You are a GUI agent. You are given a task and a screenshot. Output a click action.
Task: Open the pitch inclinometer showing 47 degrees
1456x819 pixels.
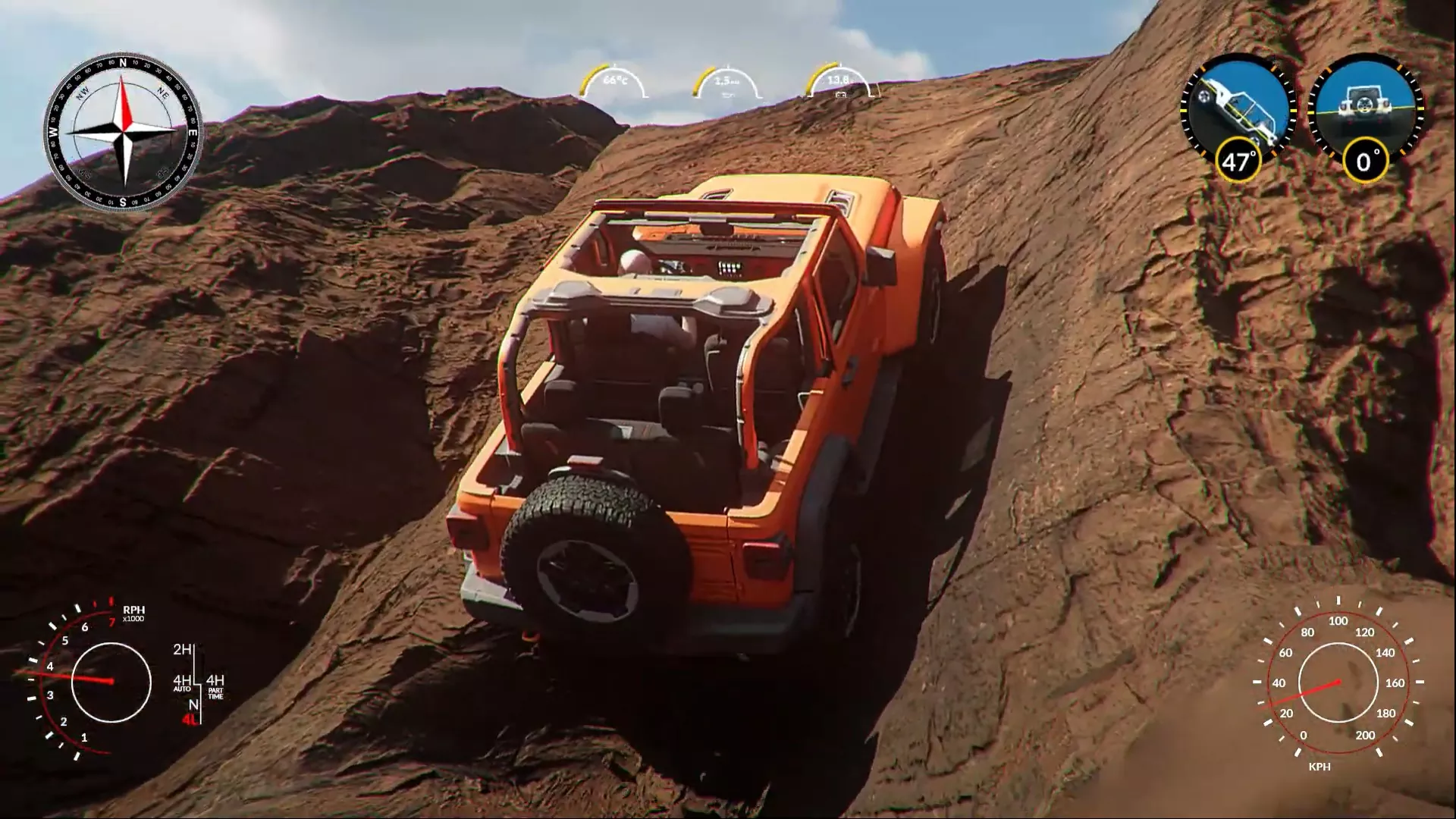click(x=1236, y=160)
